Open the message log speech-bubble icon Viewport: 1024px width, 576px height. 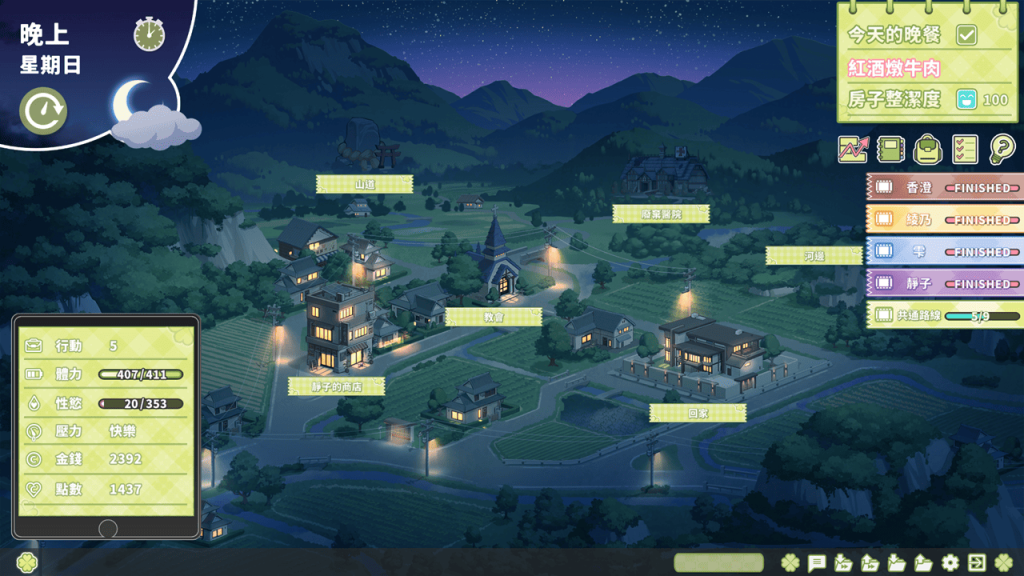coord(816,563)
